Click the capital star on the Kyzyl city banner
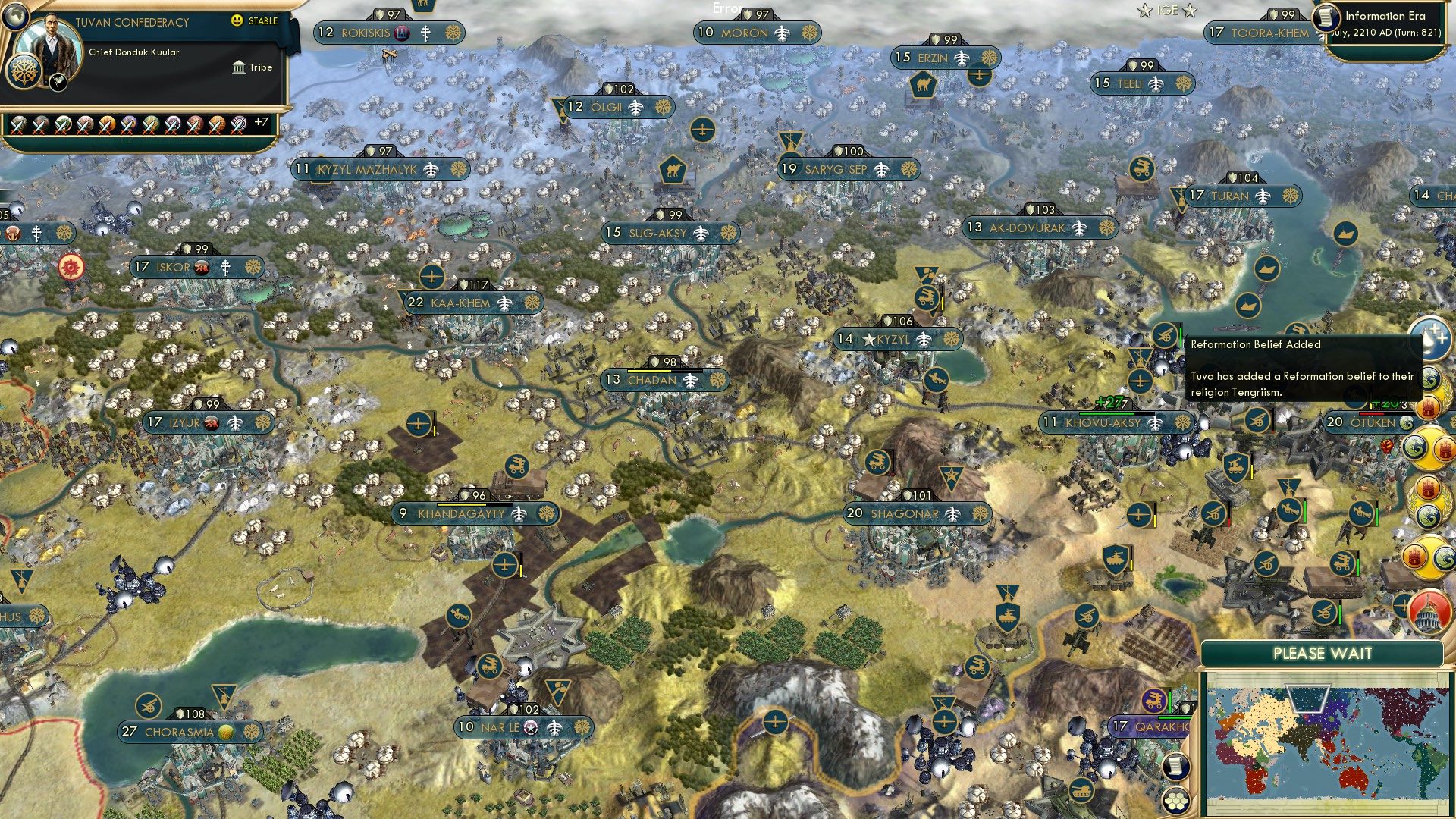The width and height of the screenshot is (1456, 819). click(868, 340)
